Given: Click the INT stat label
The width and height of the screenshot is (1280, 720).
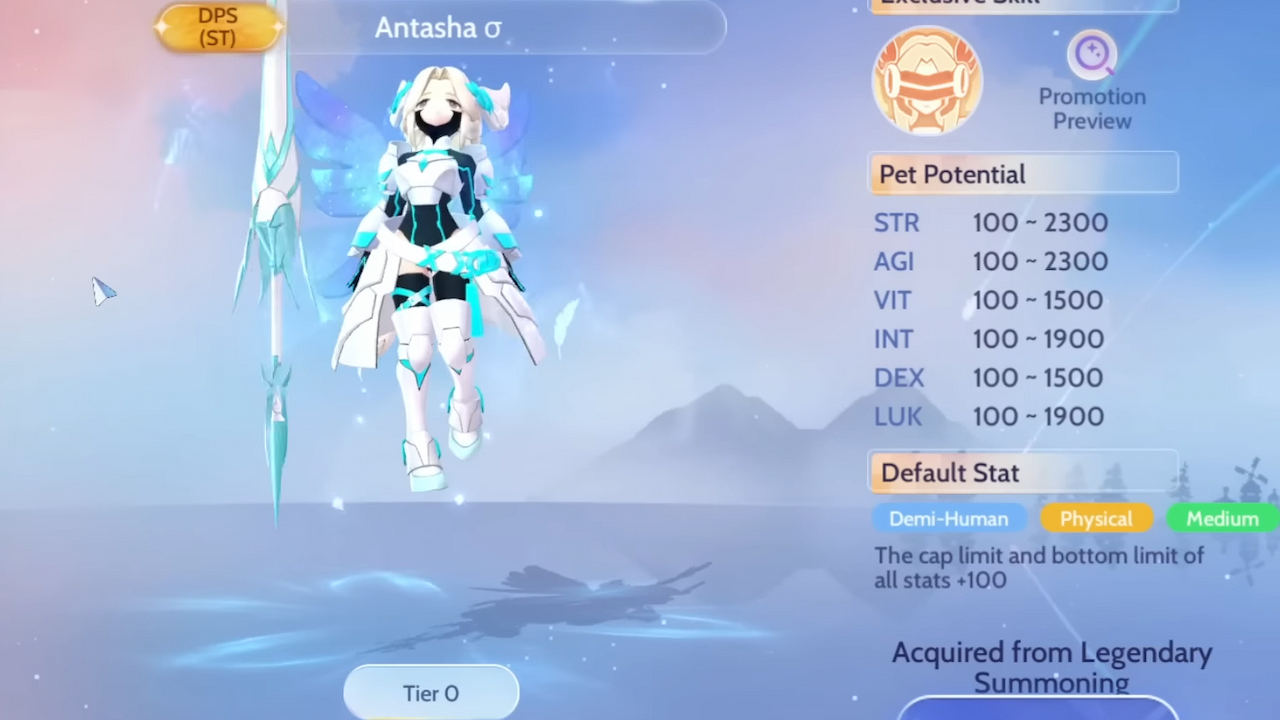Looking at the screenshot, I should click(x=893, y=339).
